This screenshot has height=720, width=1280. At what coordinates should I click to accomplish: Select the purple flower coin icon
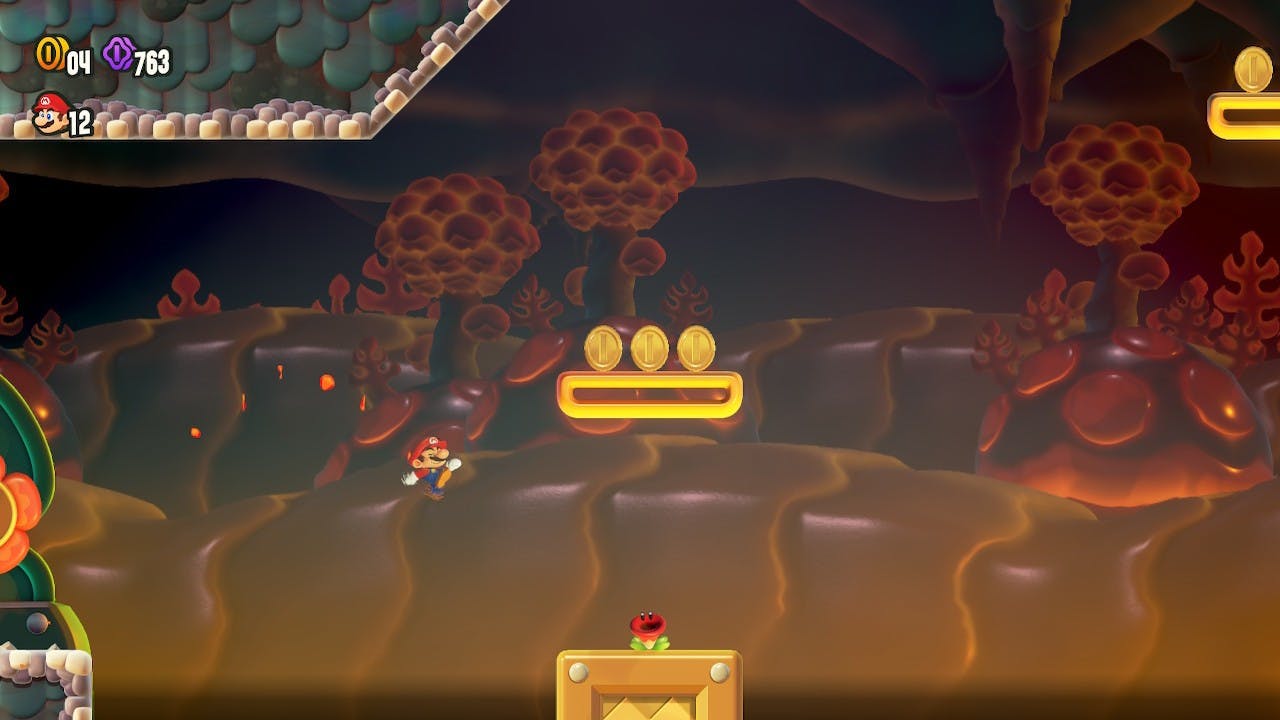(x=118, y=54)
